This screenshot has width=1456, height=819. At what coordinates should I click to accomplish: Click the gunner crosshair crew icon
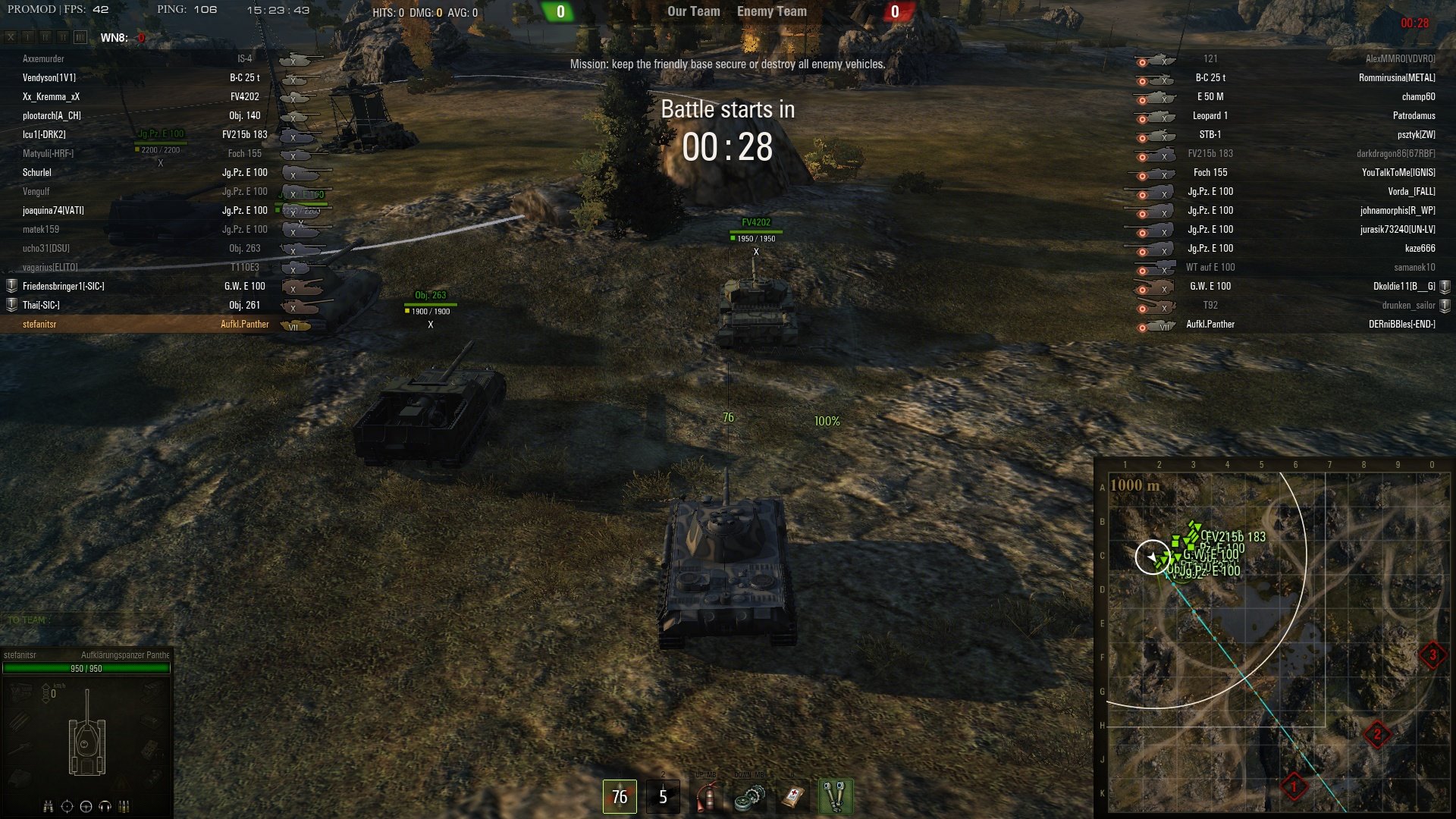pyautogui.click(x=67, y=806)
